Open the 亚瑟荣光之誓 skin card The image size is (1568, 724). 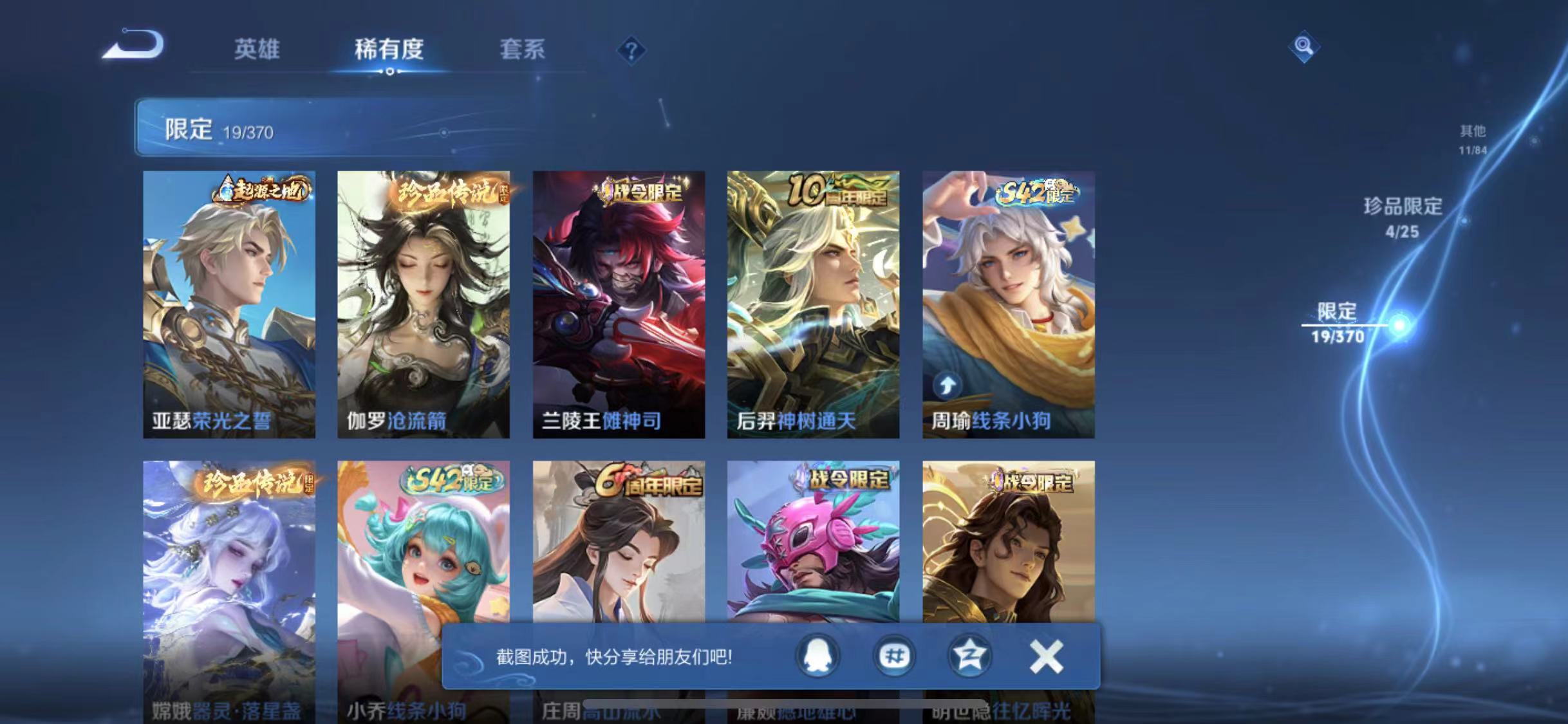[x=230, y=302]
